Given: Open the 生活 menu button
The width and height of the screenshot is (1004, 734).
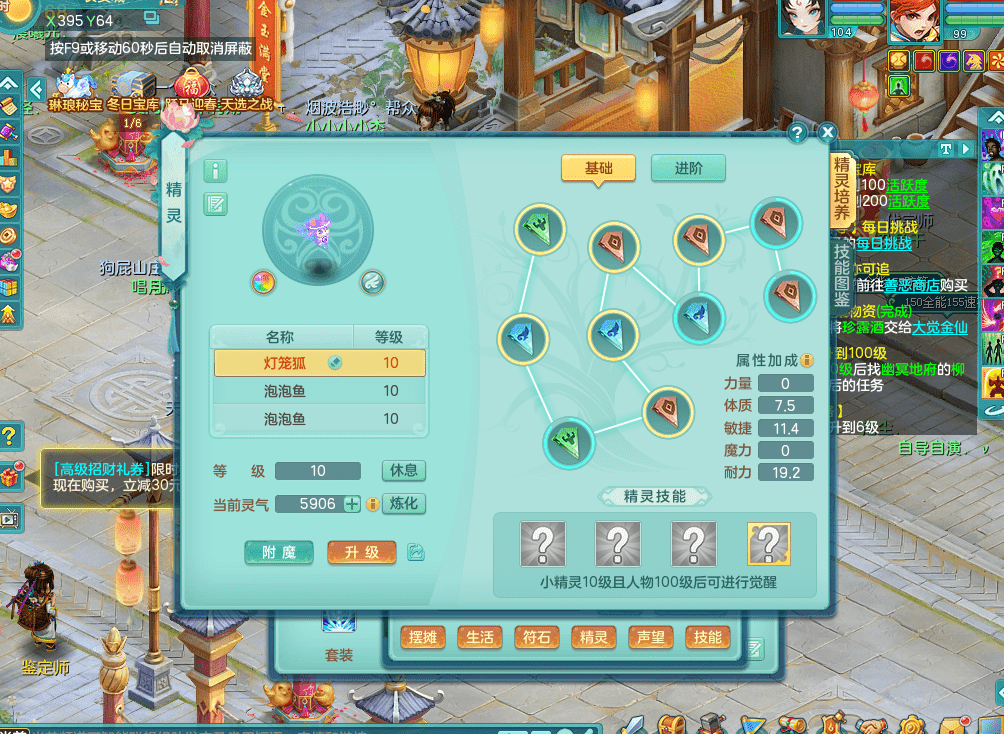Looking at the screenshot, I should [480, 637].
